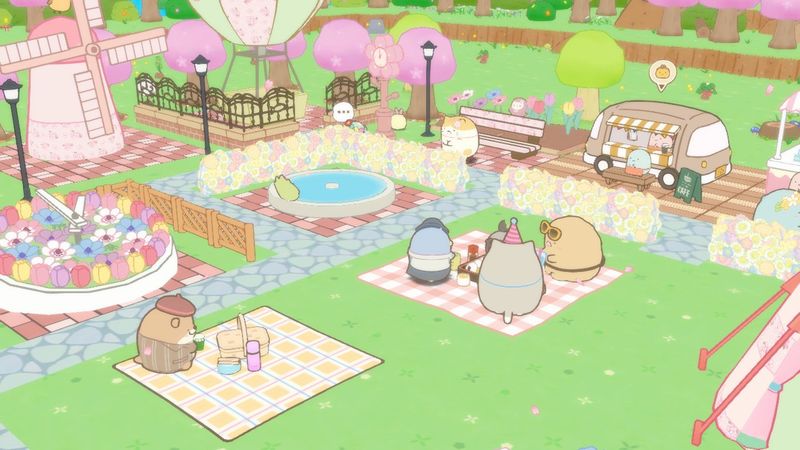Tap the ellipsis speech bubble
Image resolution: width=800 pixels, height=450 pixels.
tap(345, 112)
